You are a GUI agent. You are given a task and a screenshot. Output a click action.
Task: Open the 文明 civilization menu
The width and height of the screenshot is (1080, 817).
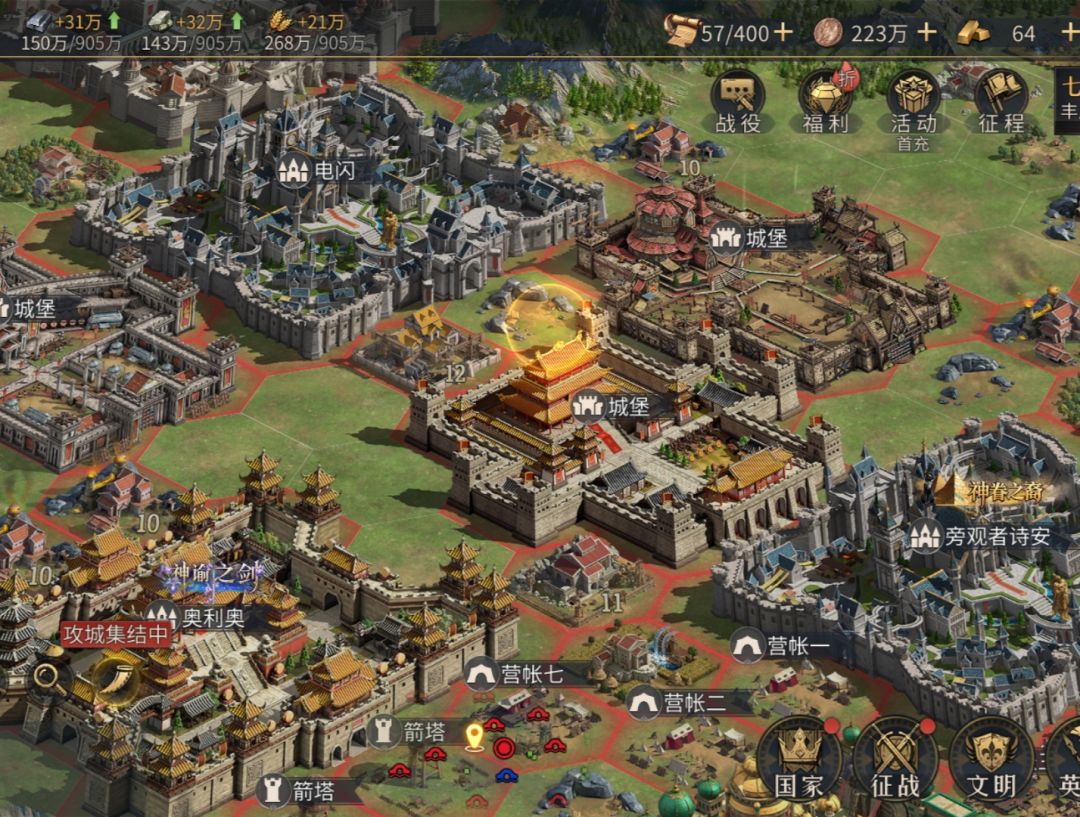tap(991, 760)
